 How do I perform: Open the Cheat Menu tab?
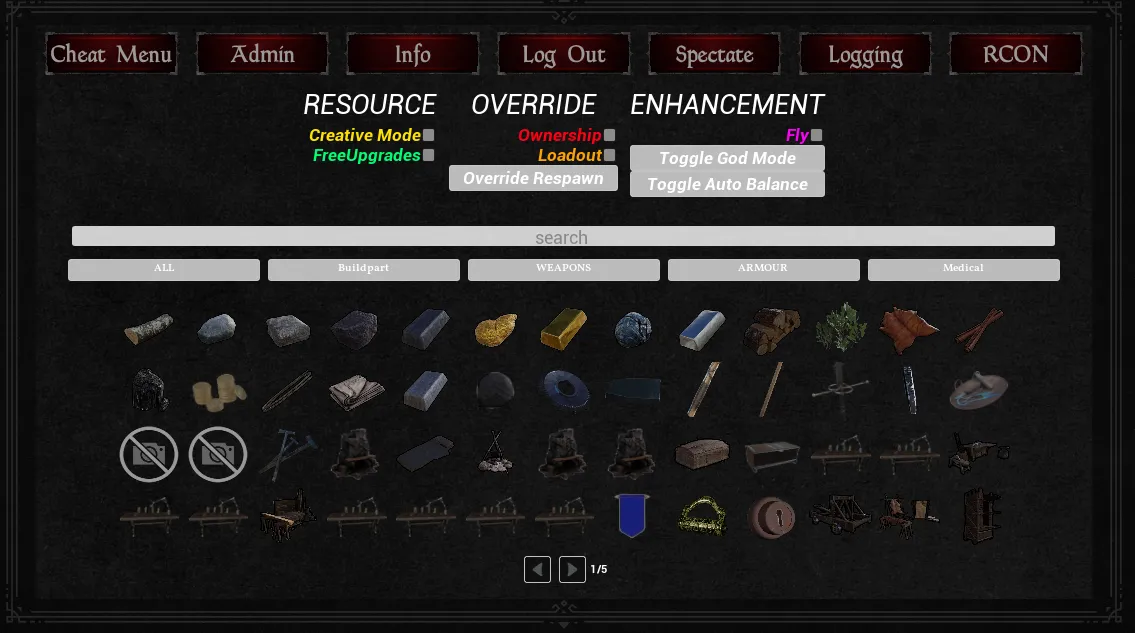click(111, 54)
